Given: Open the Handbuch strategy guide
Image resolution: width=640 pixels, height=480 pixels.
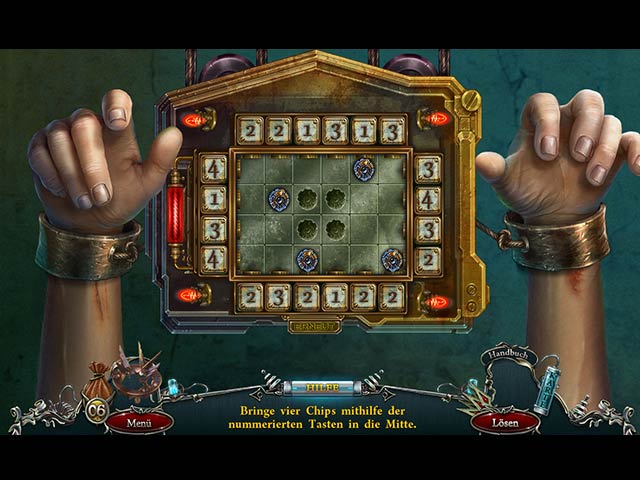Looking at the screenshot, I should point(511,357).
